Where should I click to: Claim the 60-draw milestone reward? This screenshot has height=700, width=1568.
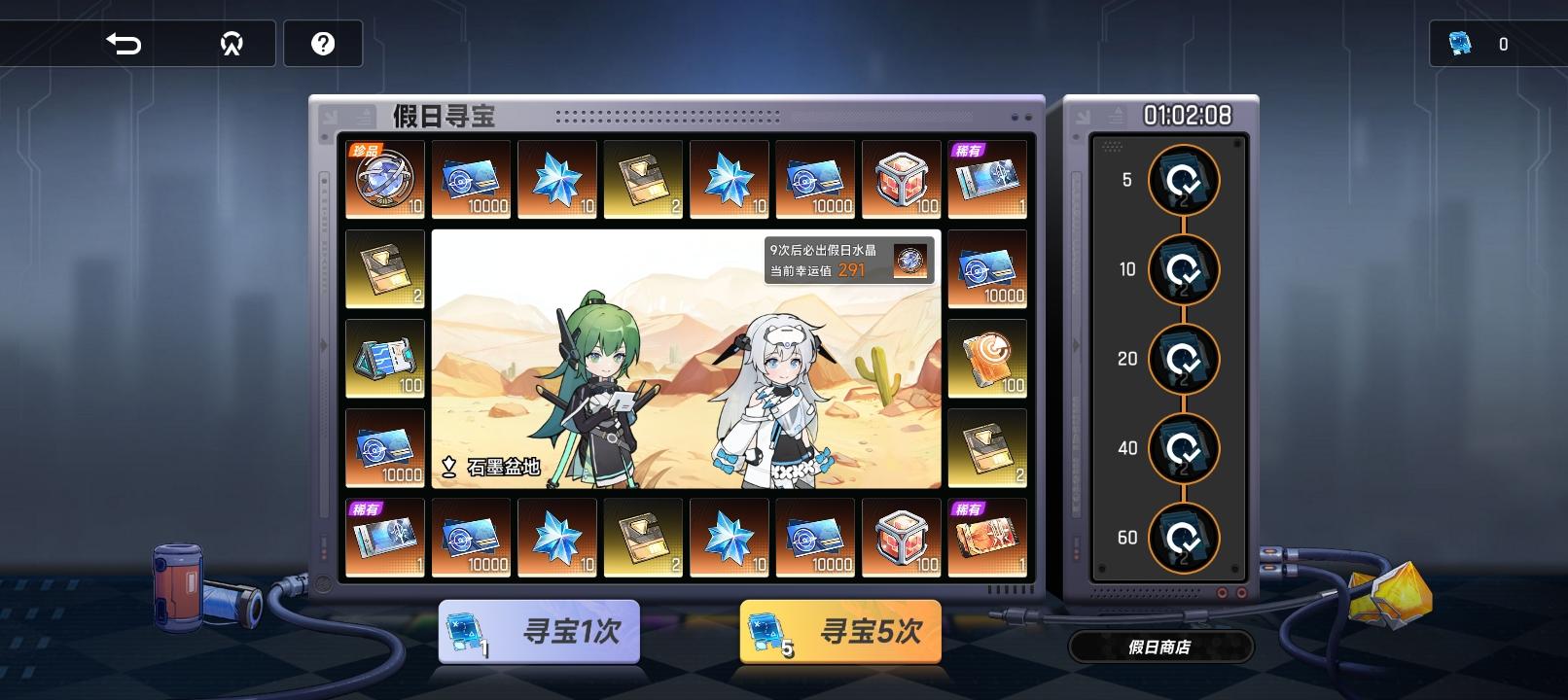point(1185,538)
